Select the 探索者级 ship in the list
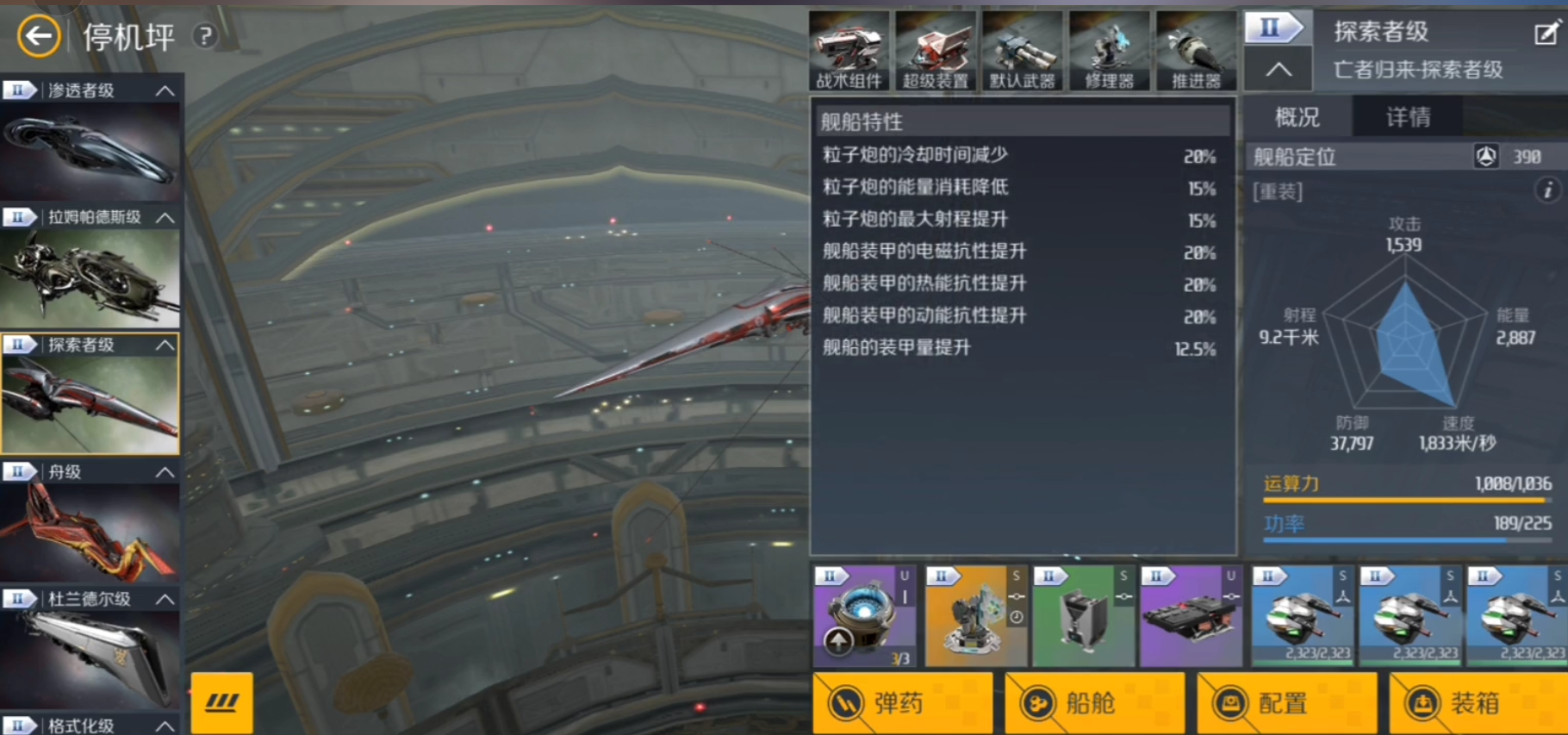This screenshot has width=1568, height=735. tap(90, 403)
